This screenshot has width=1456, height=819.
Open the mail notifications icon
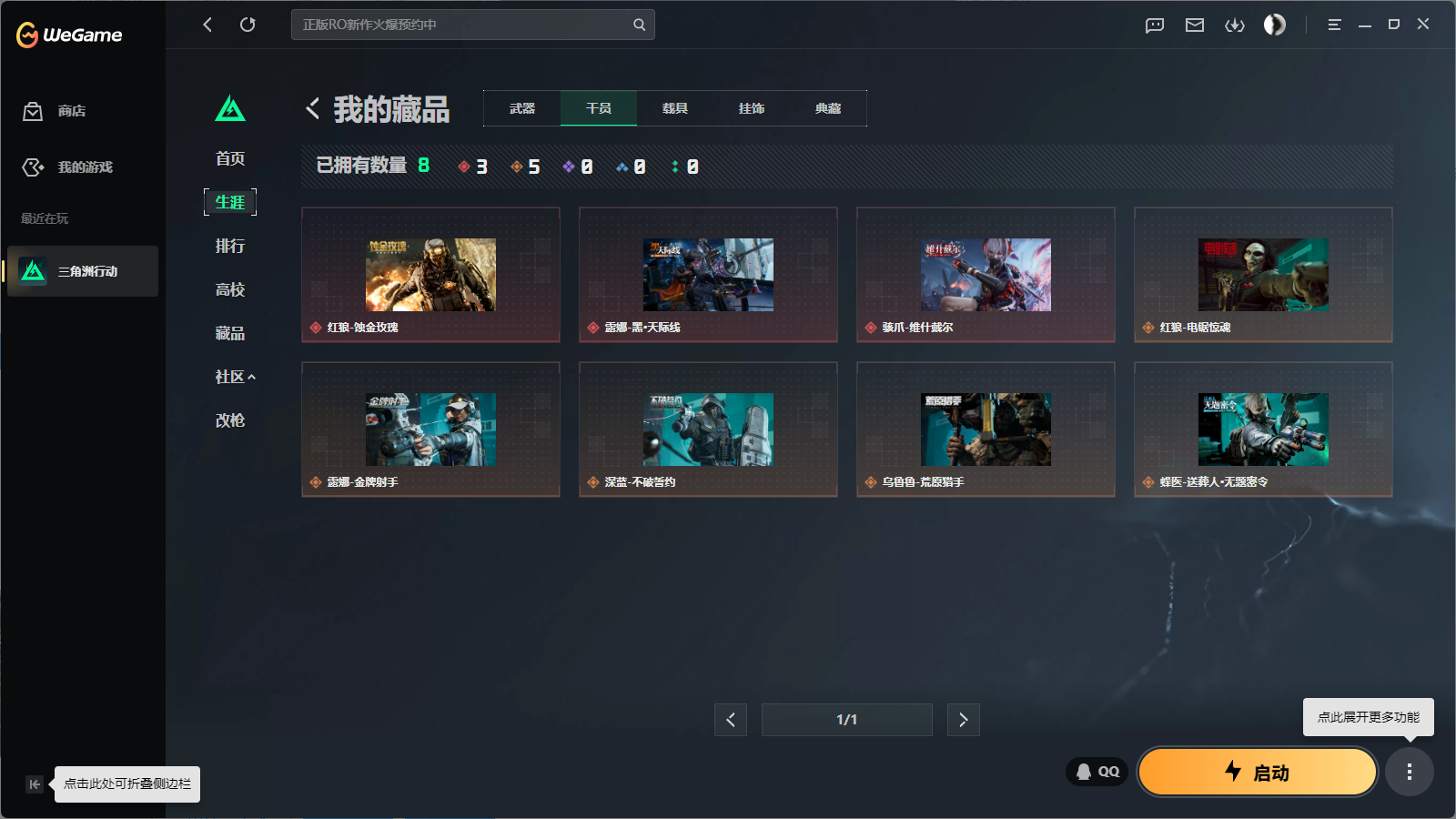coord(1194,25)
